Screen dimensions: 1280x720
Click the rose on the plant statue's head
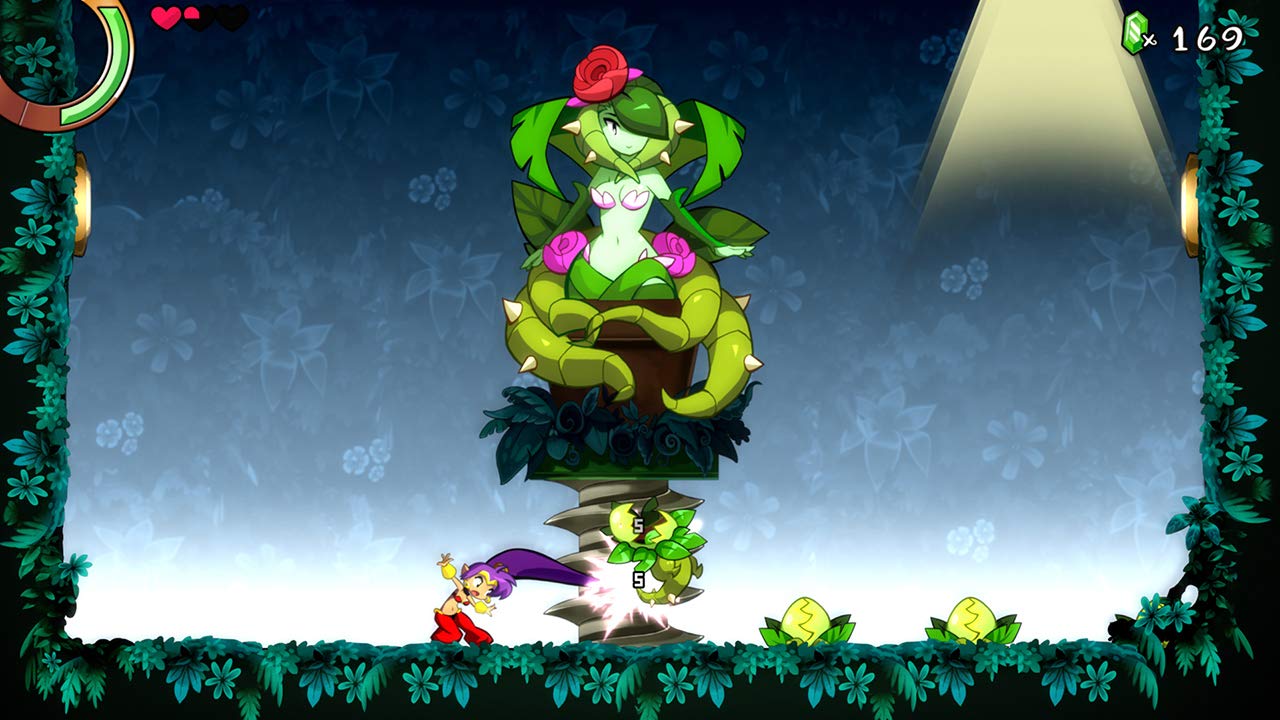click(601, 72)
